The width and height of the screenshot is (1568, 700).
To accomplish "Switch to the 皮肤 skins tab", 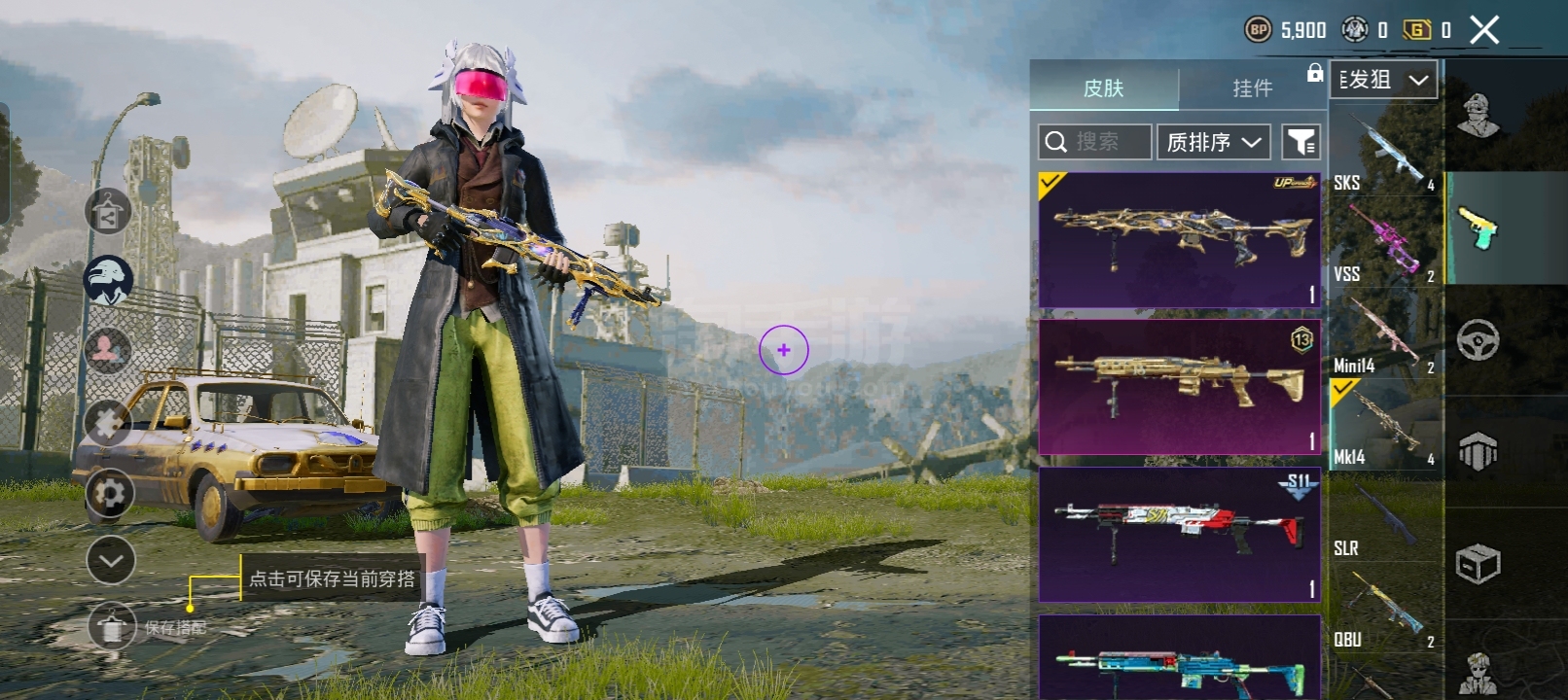I will tap(1104, 88).
